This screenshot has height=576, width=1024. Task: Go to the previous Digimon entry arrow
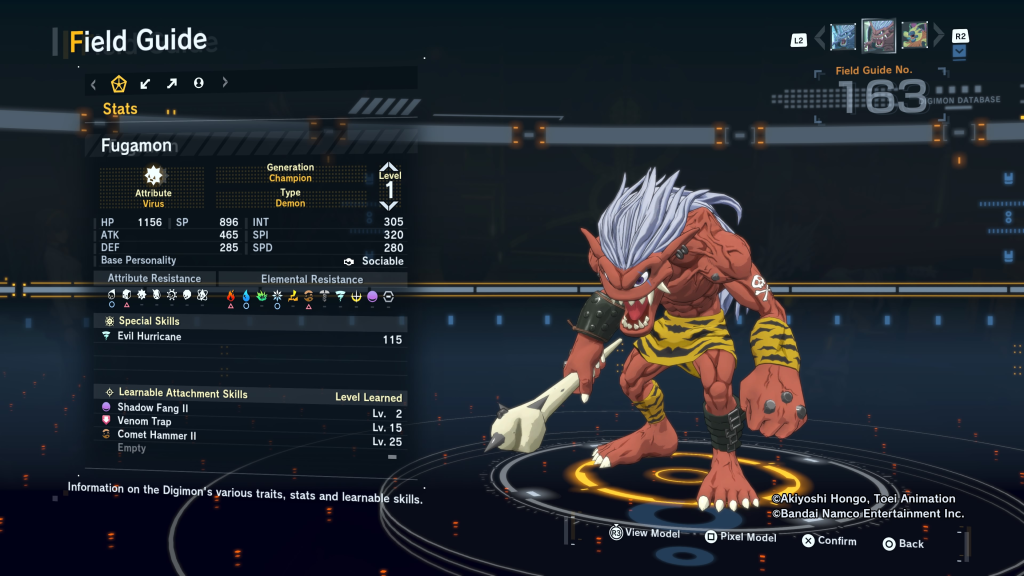coord(820,38)
